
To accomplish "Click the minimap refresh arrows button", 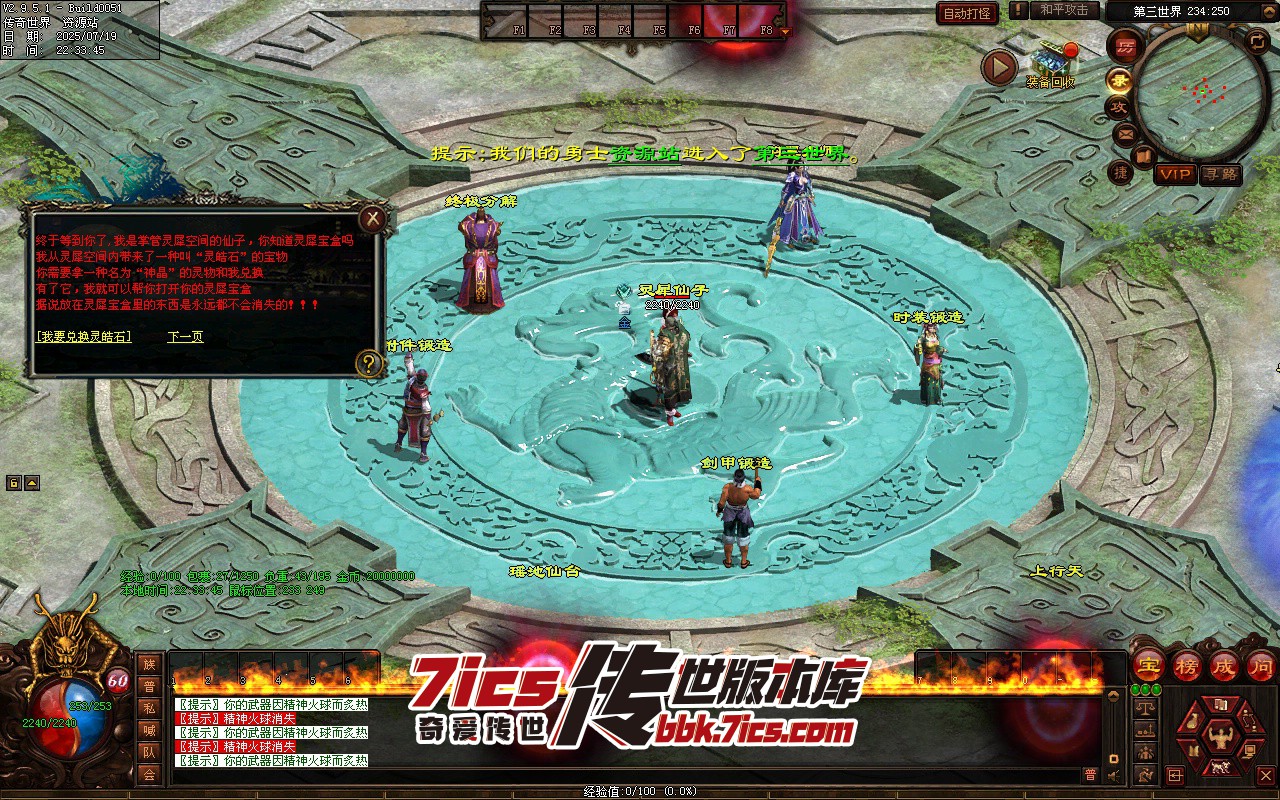I will 1257,41.
